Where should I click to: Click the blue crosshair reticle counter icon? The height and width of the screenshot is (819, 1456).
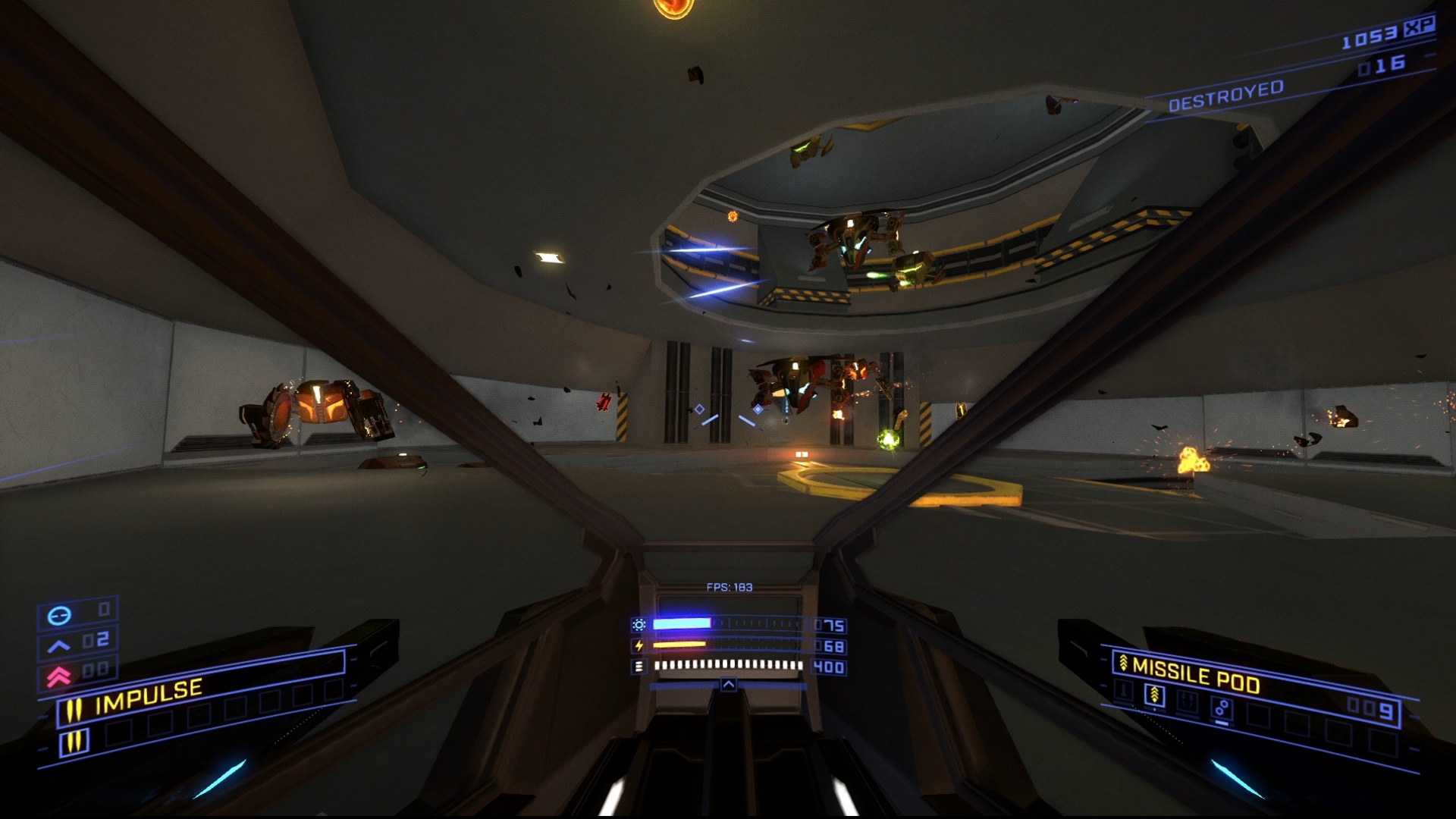61,614
